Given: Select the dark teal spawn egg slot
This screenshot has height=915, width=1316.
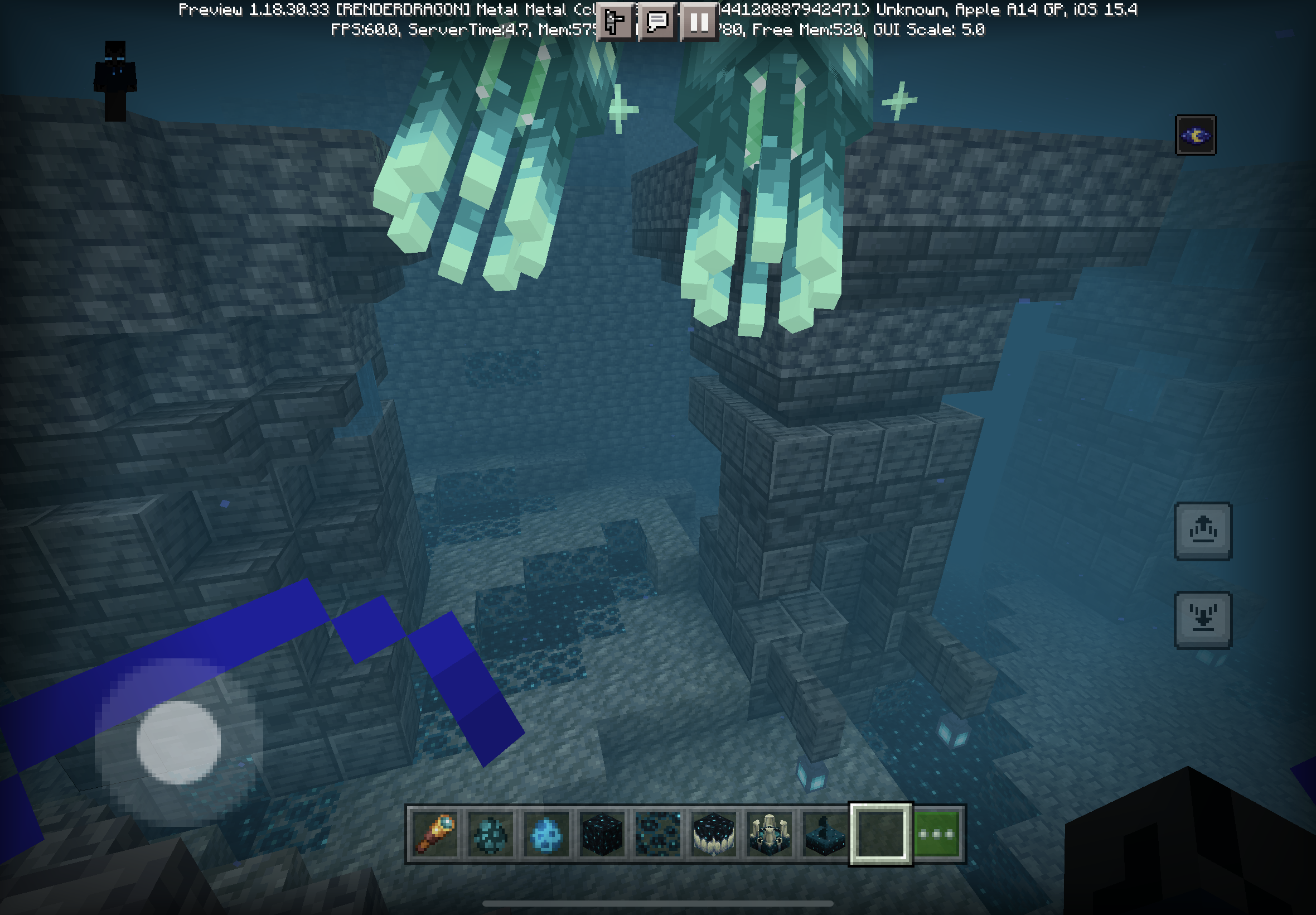Looking at the screenshot, I should [x=490, y=834].
